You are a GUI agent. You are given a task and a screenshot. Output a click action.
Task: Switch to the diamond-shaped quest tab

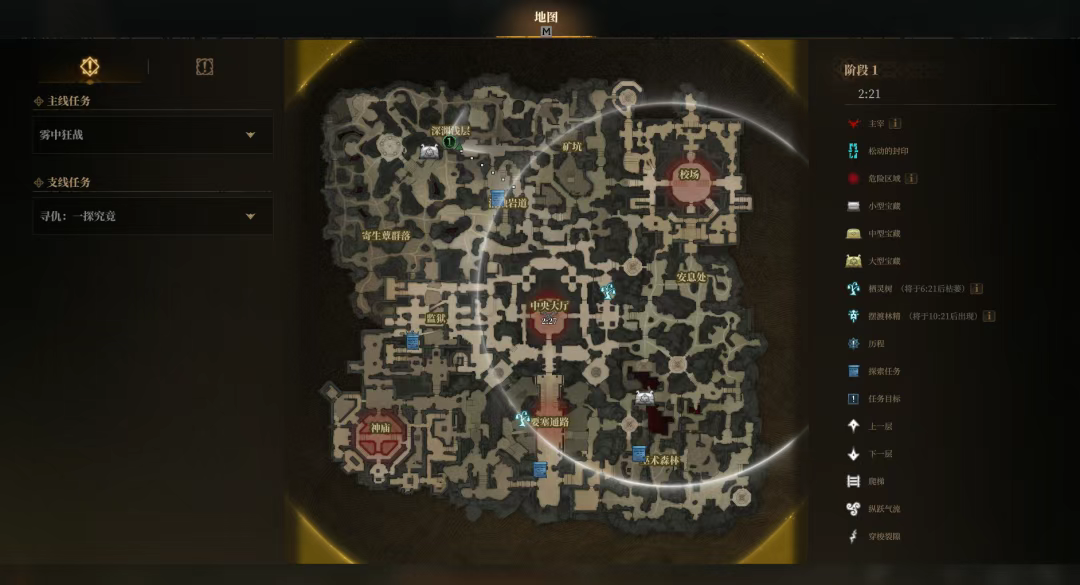pyautogui.click(x=90, y=67)
